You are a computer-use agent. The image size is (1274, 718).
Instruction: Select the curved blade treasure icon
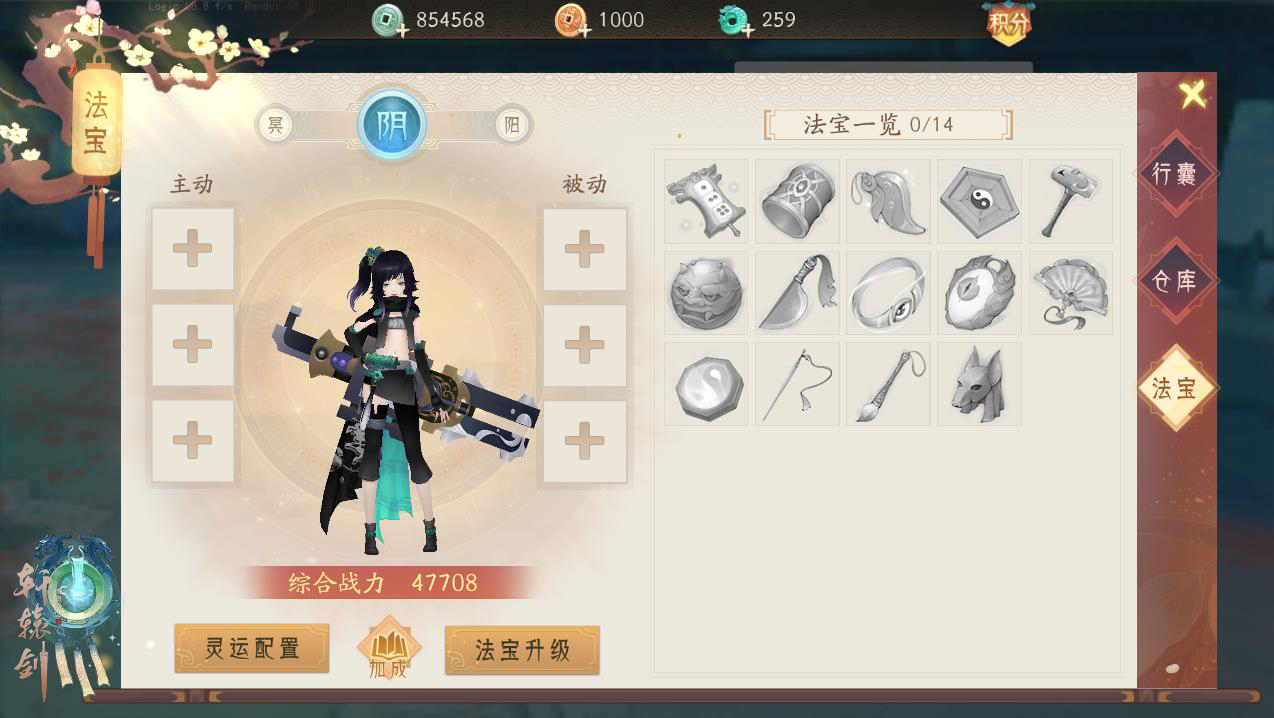click(x=797, y=293)
